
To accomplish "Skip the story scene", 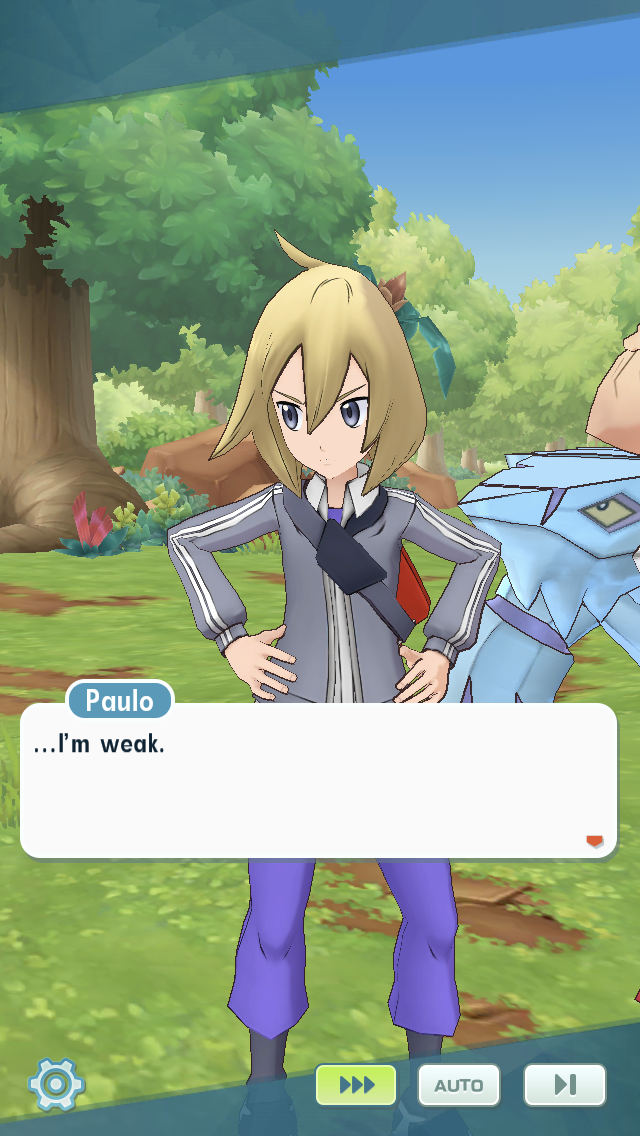I will [564, 1085].
